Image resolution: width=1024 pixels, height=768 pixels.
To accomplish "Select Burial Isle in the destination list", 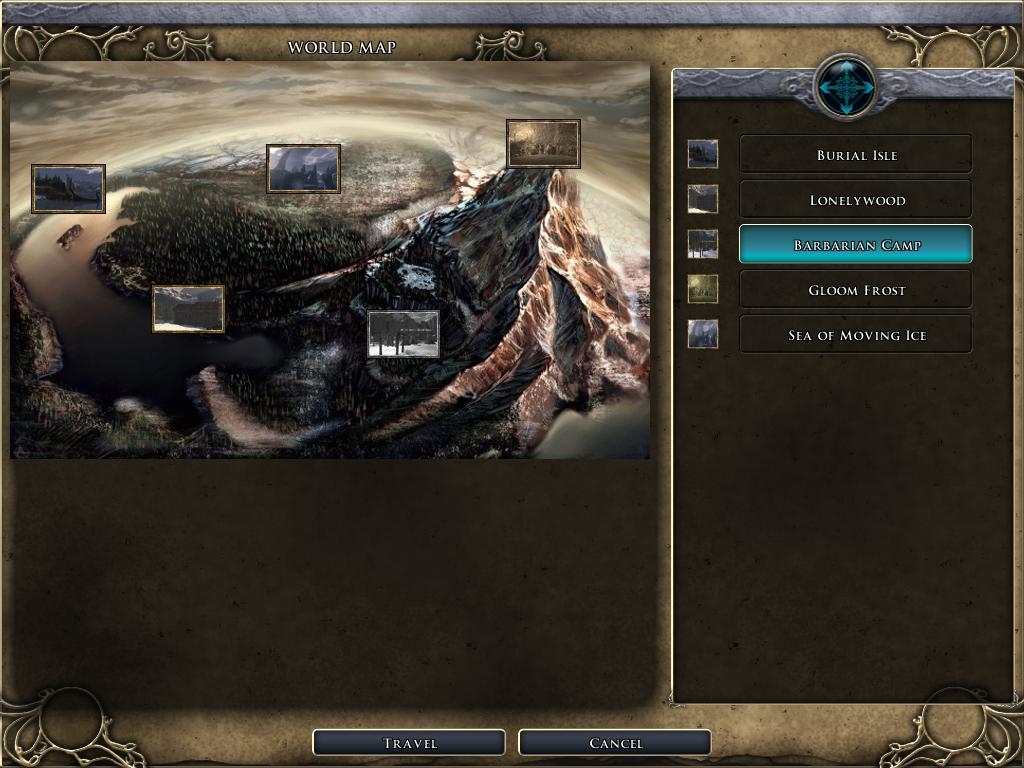I will 855,155.
